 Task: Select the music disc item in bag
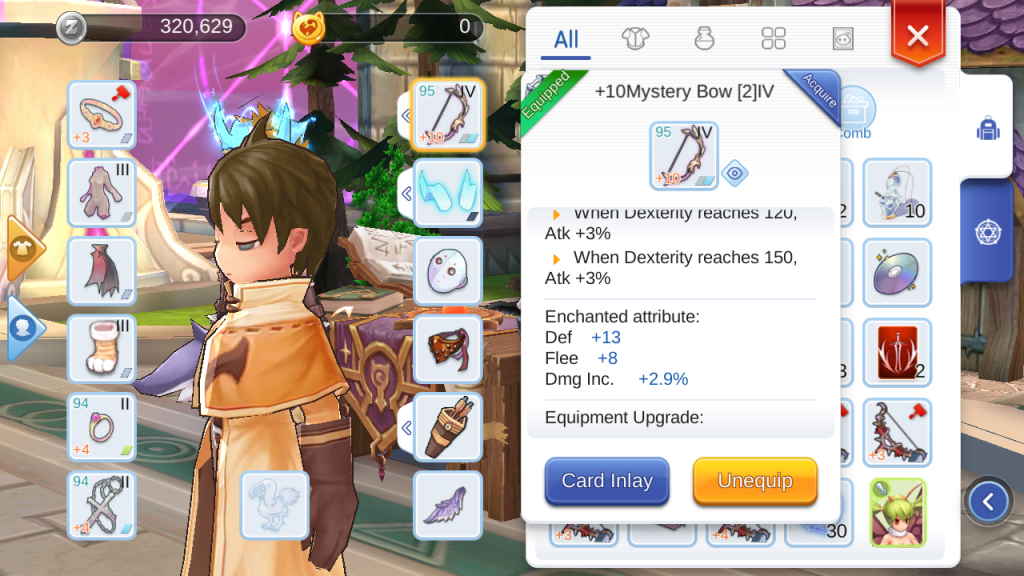(896, 272)
